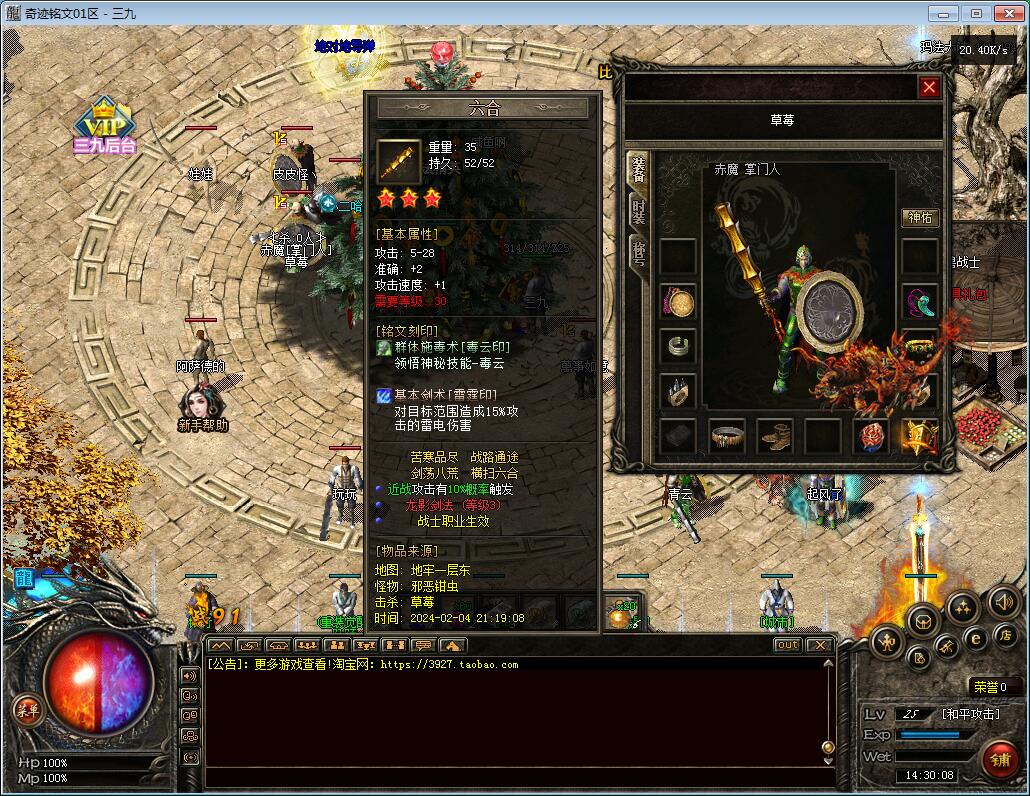The image size is (1030, 796).
Task: Close the character equipment panel
Action: click(929, 87)
